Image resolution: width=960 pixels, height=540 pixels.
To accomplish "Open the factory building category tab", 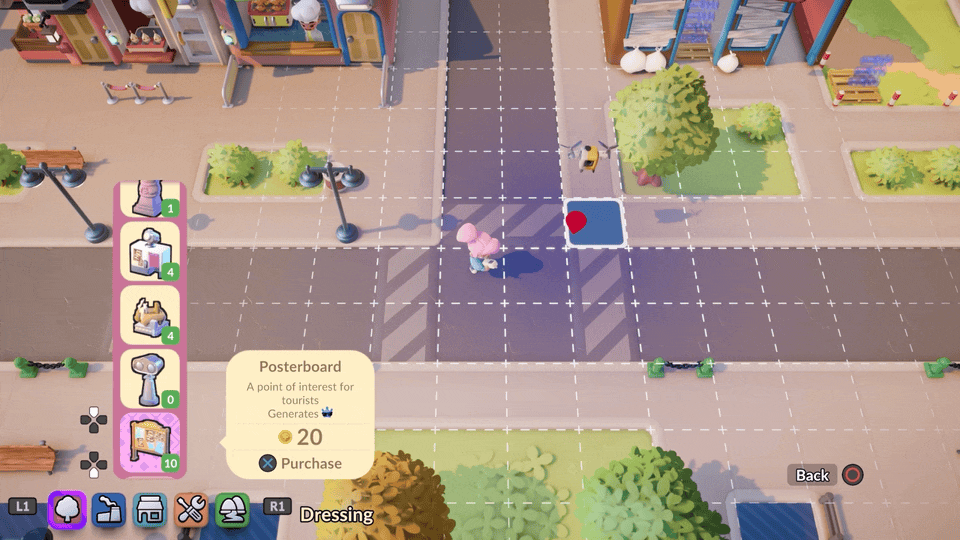I will click(x=108, y=510).
